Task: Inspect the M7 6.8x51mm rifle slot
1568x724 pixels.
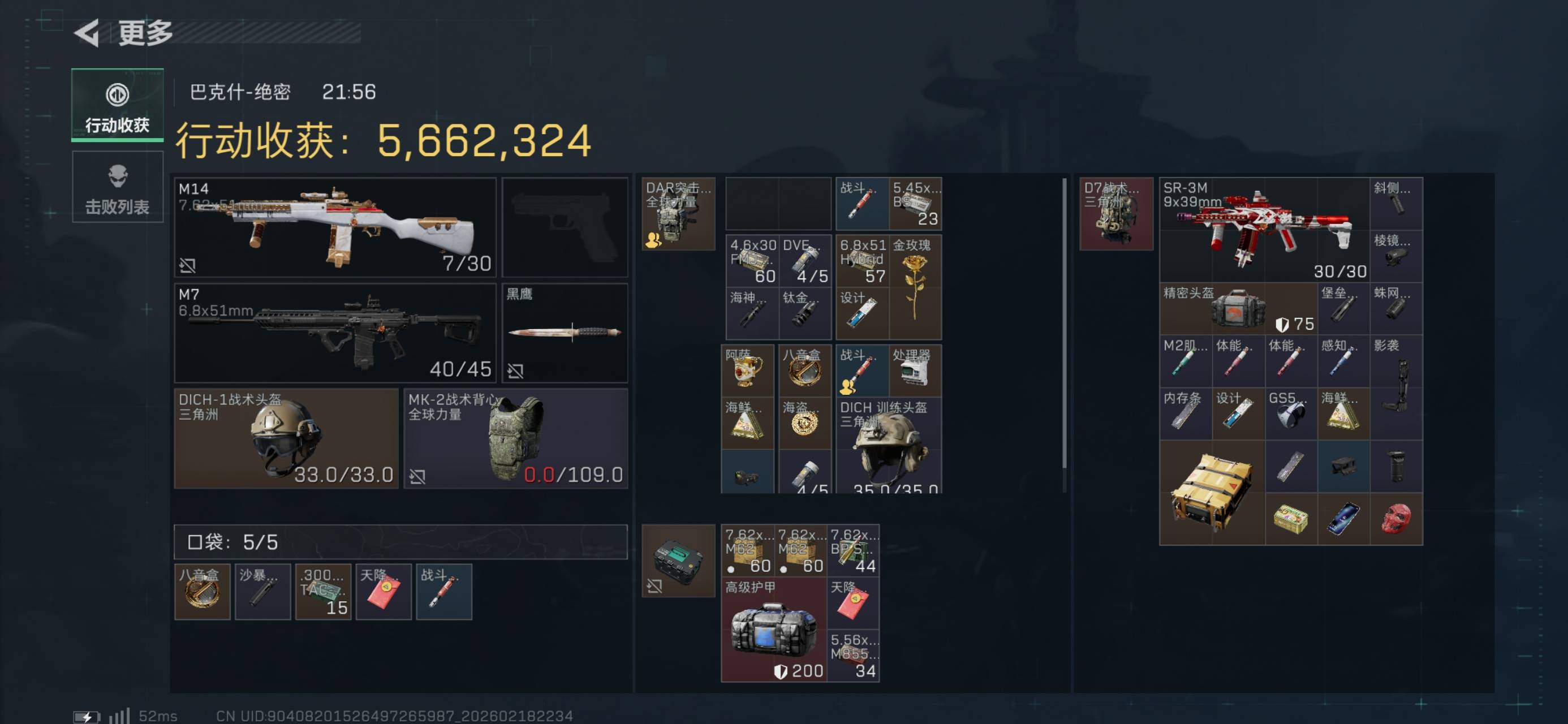Action: (335, 333)
